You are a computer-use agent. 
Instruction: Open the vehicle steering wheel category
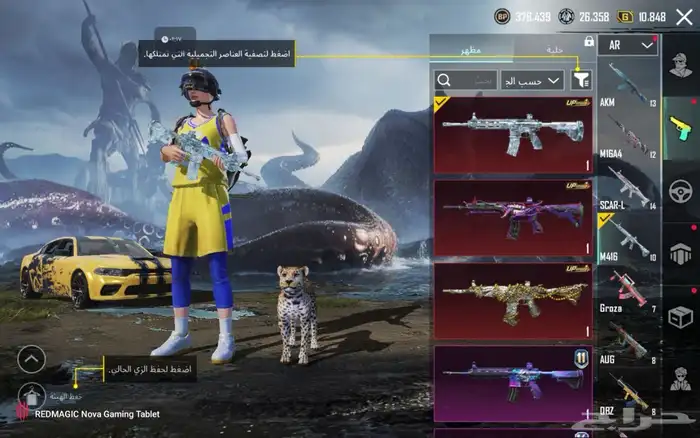pyautogui.click(x=681, y=190)
